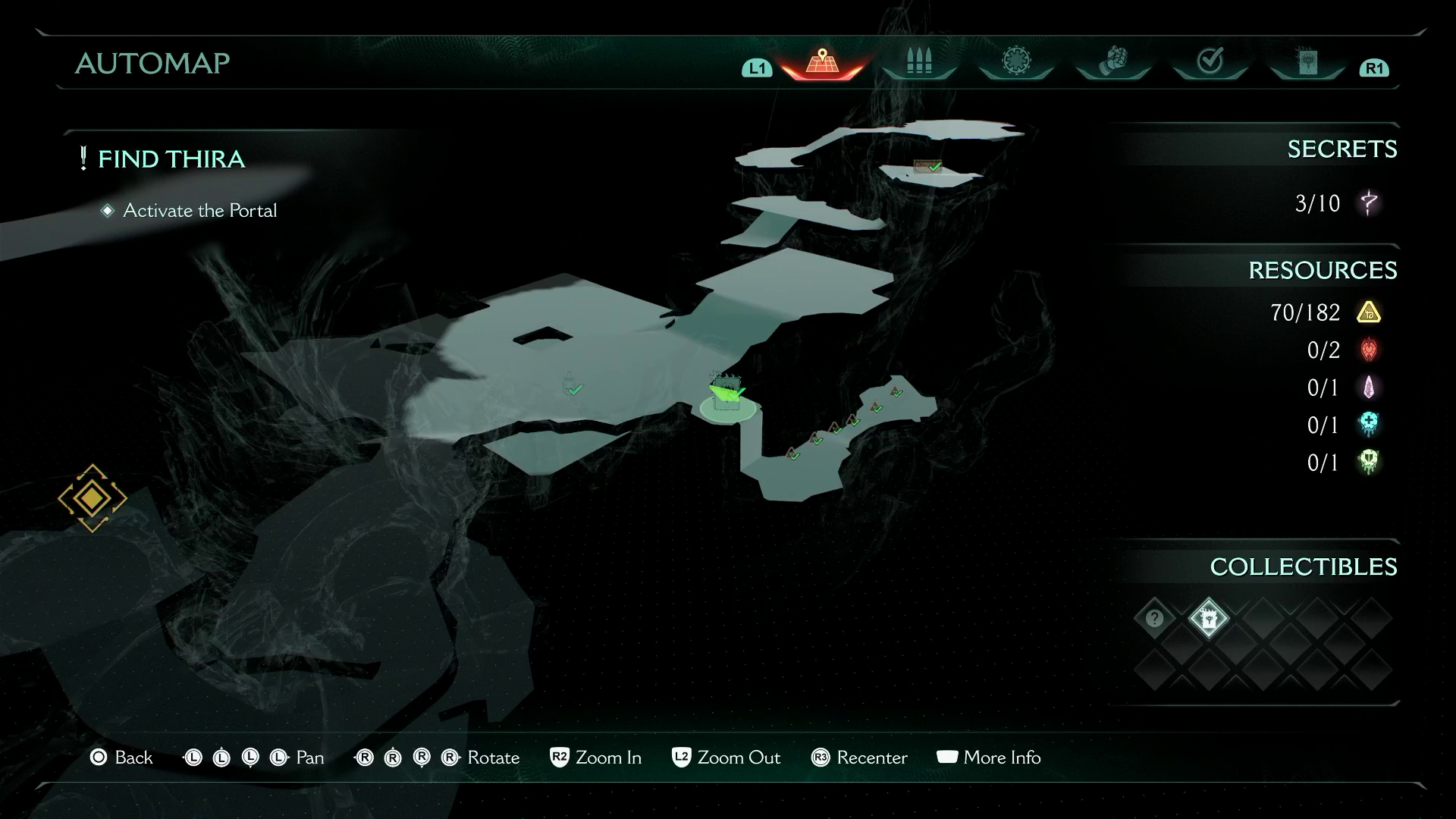Select the ammo/arsenal bullets icon

918,64
